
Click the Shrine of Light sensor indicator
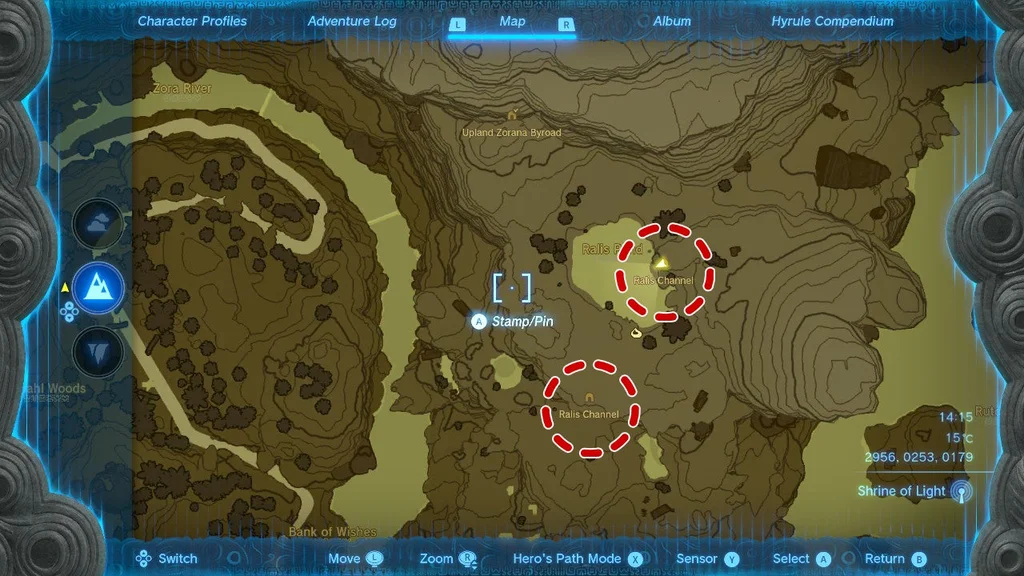tap(960, 491)
